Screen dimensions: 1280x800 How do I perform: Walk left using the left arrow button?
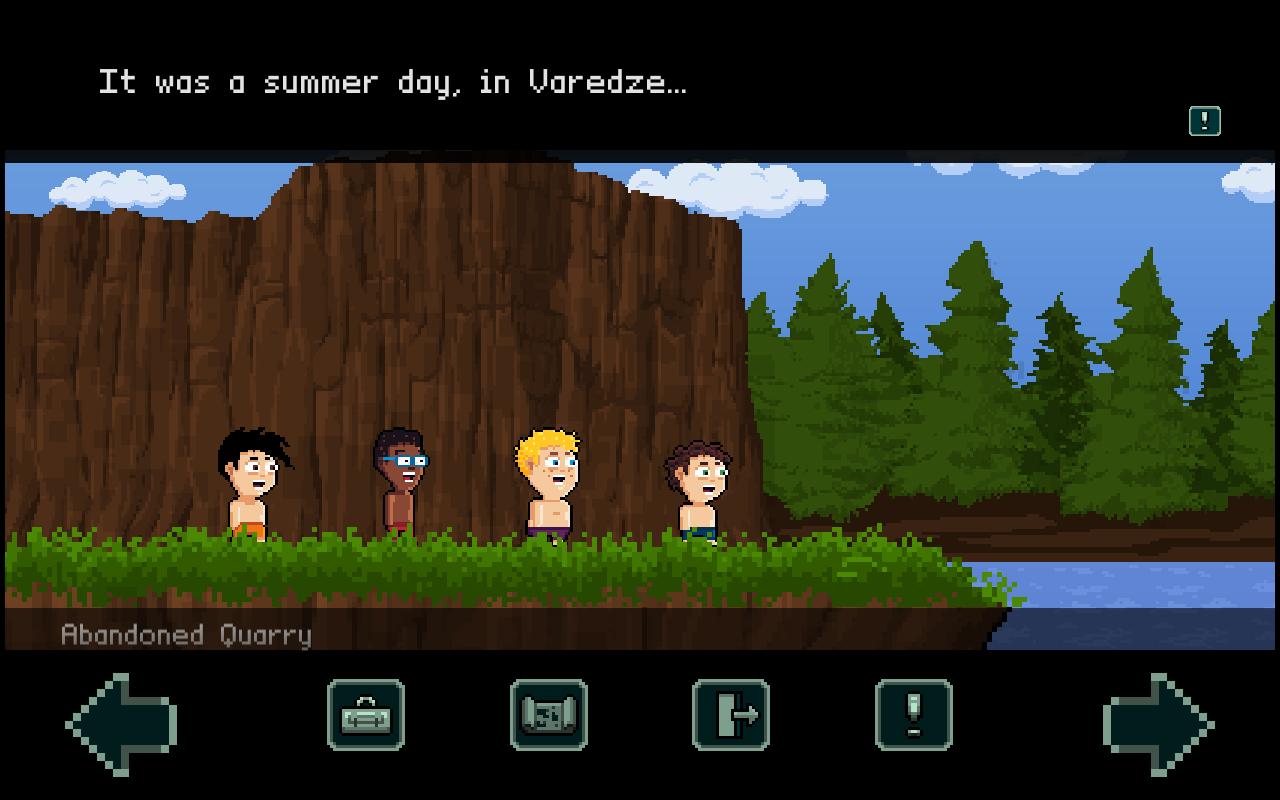click(x=121, y=724)
